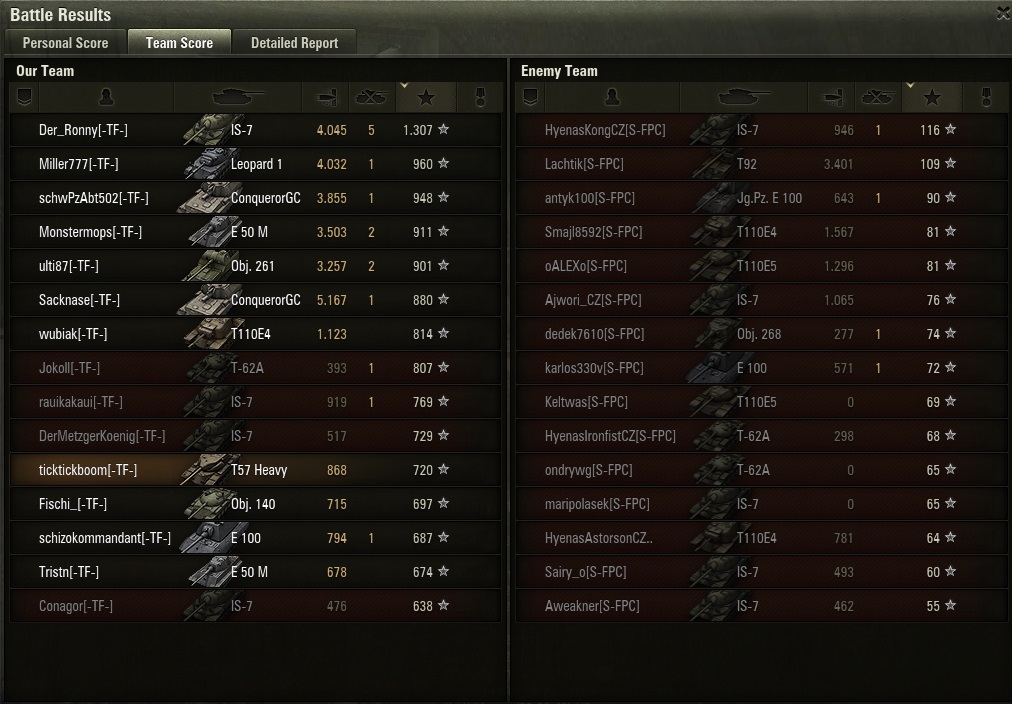
Task: Select player Der_Ronny[-TF-] row
Action: pyautogui.click(x=84, y=130)
